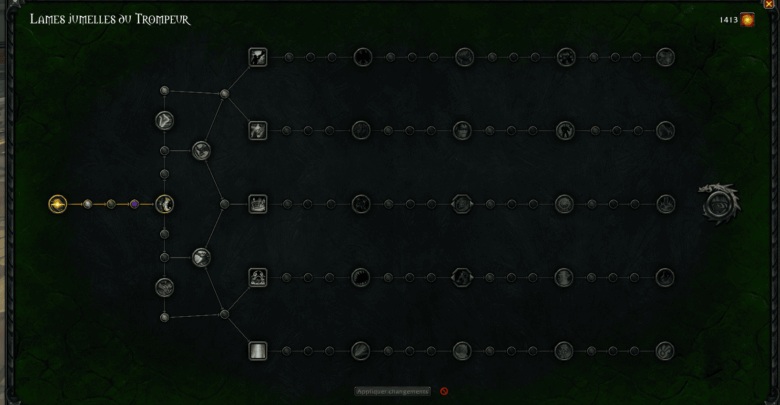The width and height of the screenshot is (780, 405).
Task: Click the orange currency icon beside 1413
Action: (x=747, y=19)
